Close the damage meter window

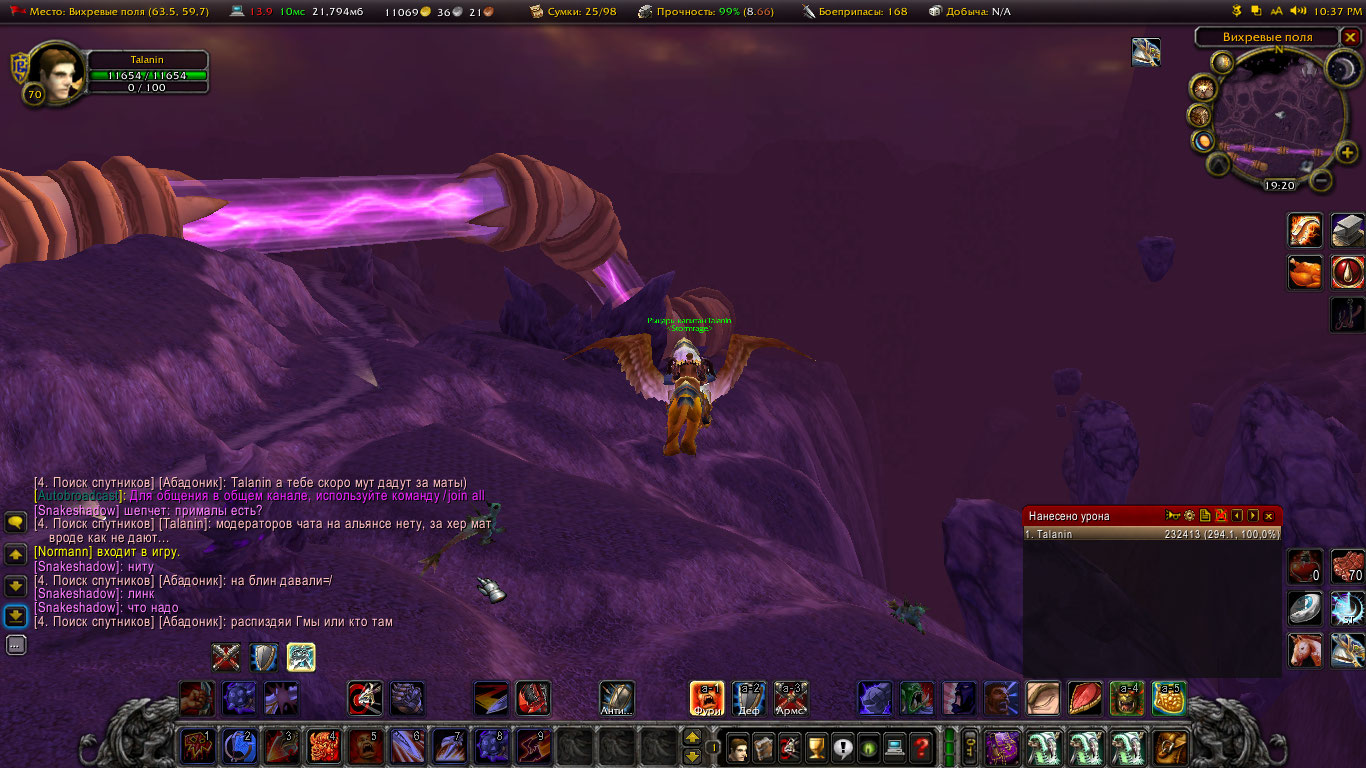(x=1269, y=516)
